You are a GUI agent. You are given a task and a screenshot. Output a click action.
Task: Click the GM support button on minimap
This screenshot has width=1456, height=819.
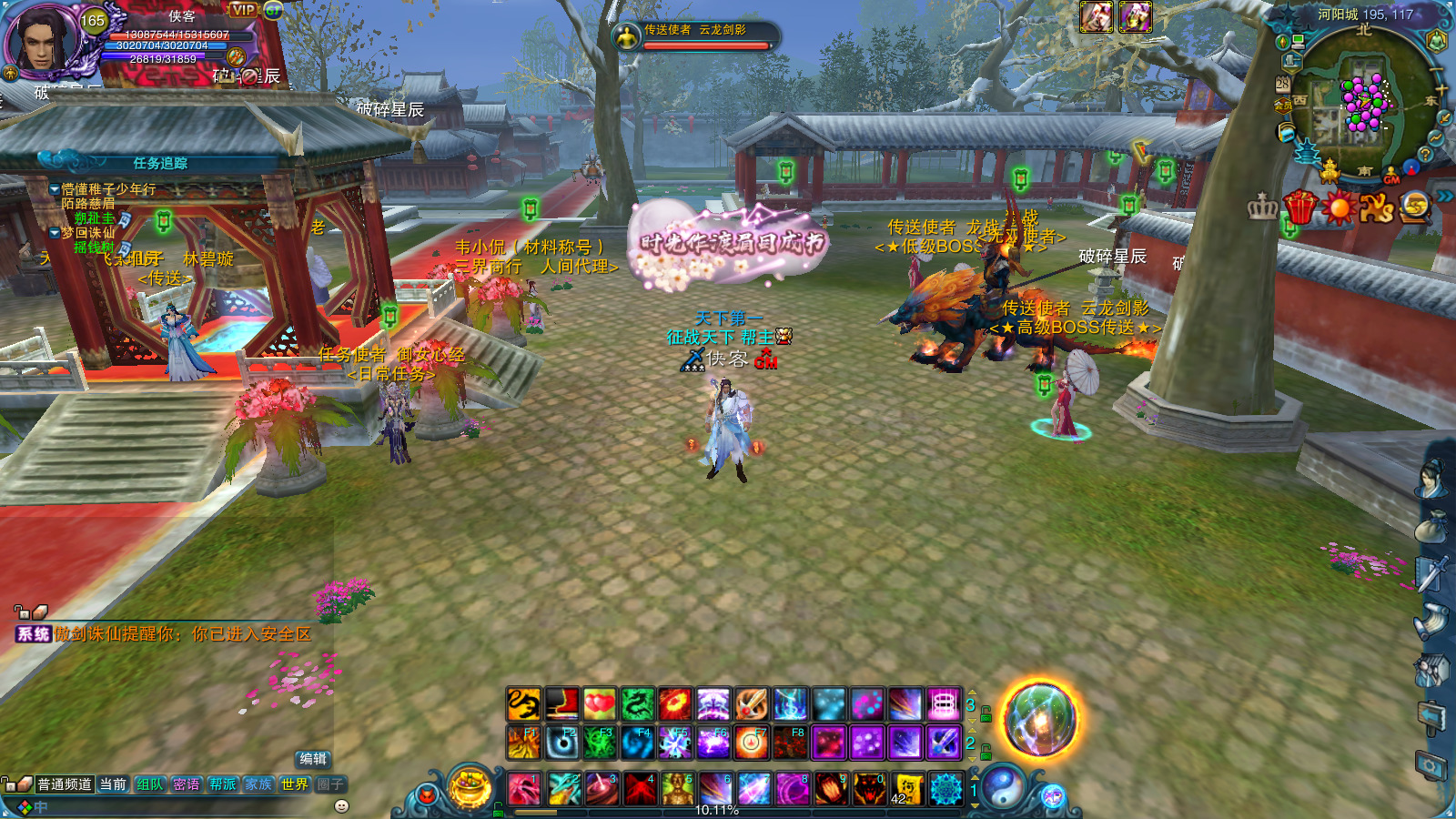click(1391, 177)
